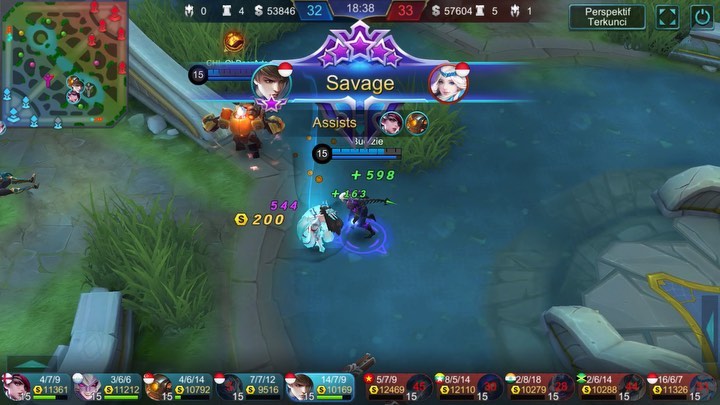Screen dimensions: 720x405
Task: Open the battlefield minimap
Action: point(64,66)
